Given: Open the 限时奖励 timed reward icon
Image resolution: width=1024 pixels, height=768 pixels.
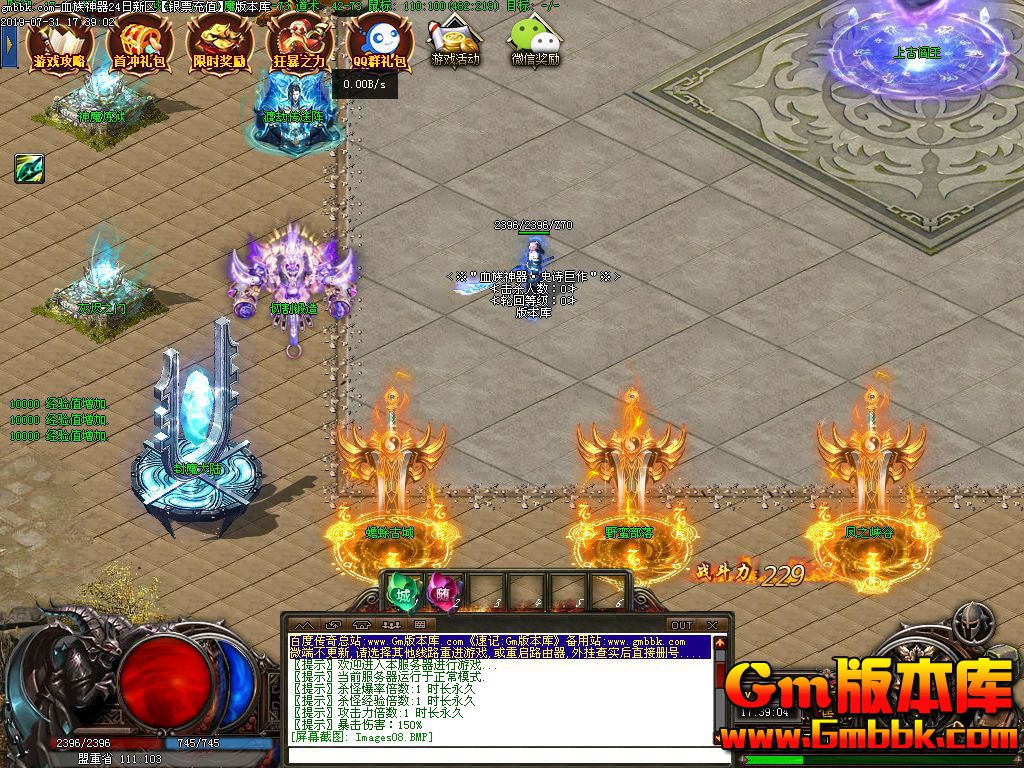Looking at the screenshot, I should click(x=220, y=45).
